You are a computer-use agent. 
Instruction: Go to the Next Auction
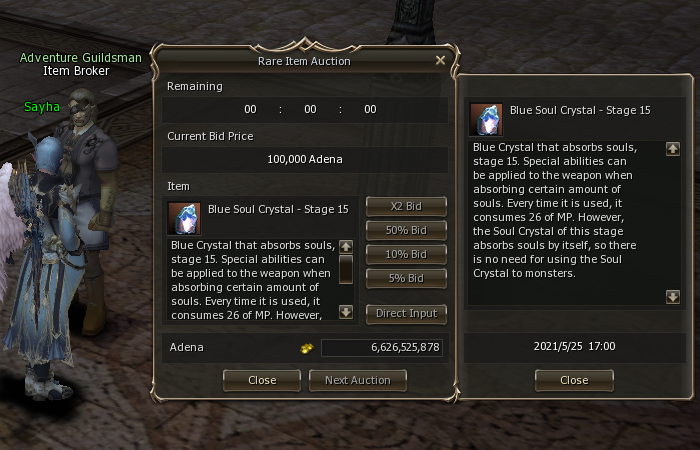coord(358,380)
